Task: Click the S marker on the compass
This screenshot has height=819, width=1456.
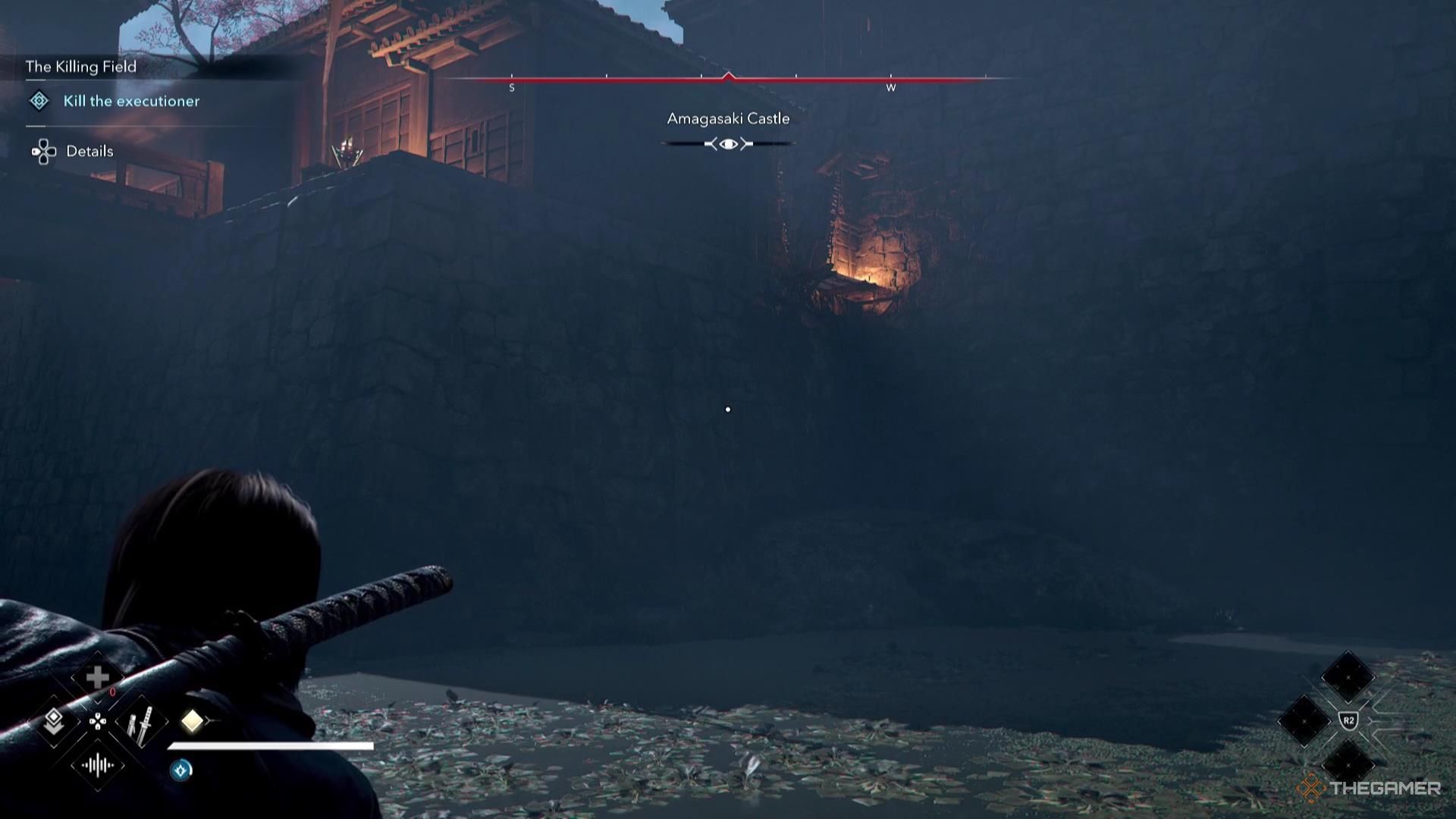Action: coord(512,88)
